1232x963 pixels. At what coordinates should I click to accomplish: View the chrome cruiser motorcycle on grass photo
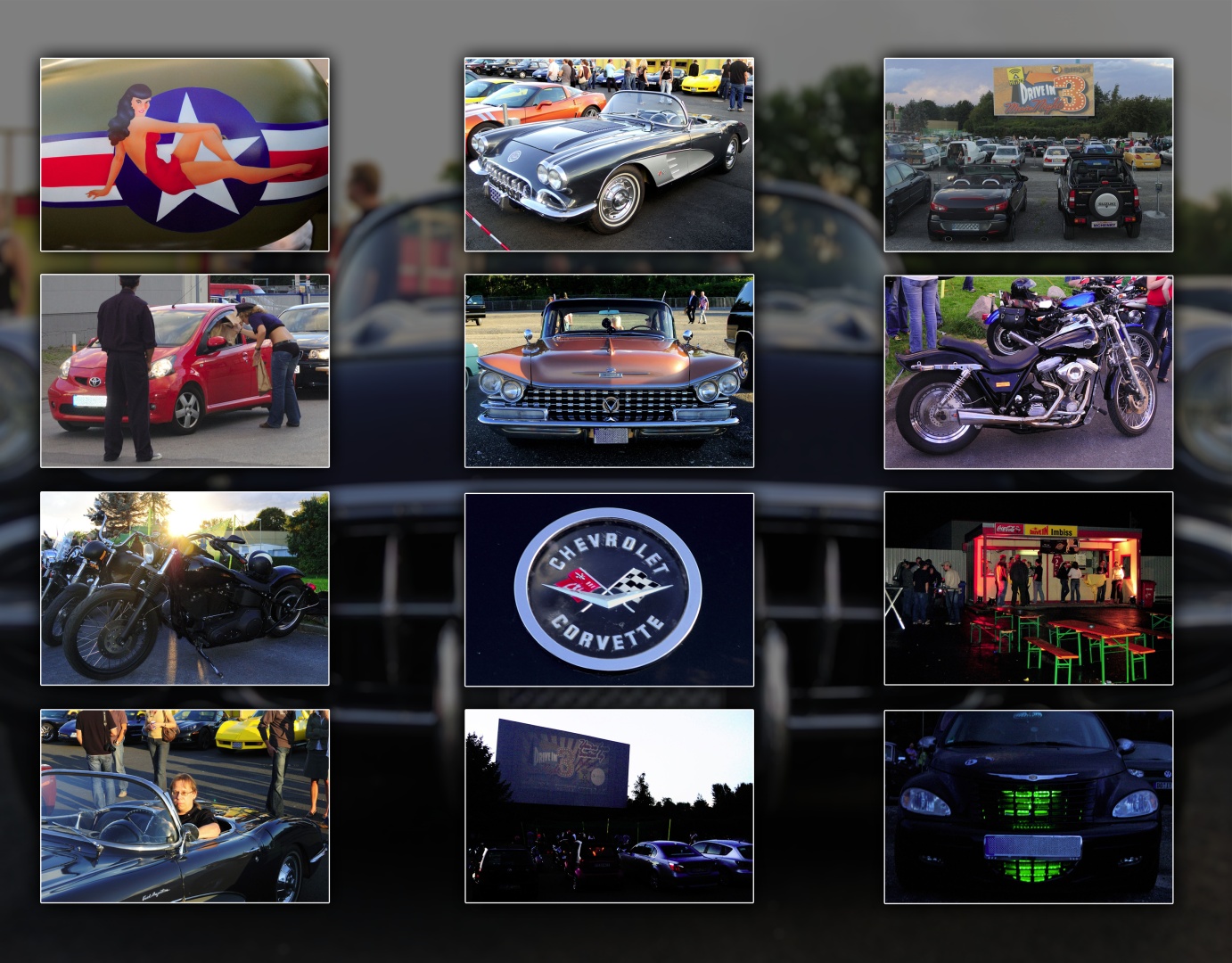(1028, 372)
